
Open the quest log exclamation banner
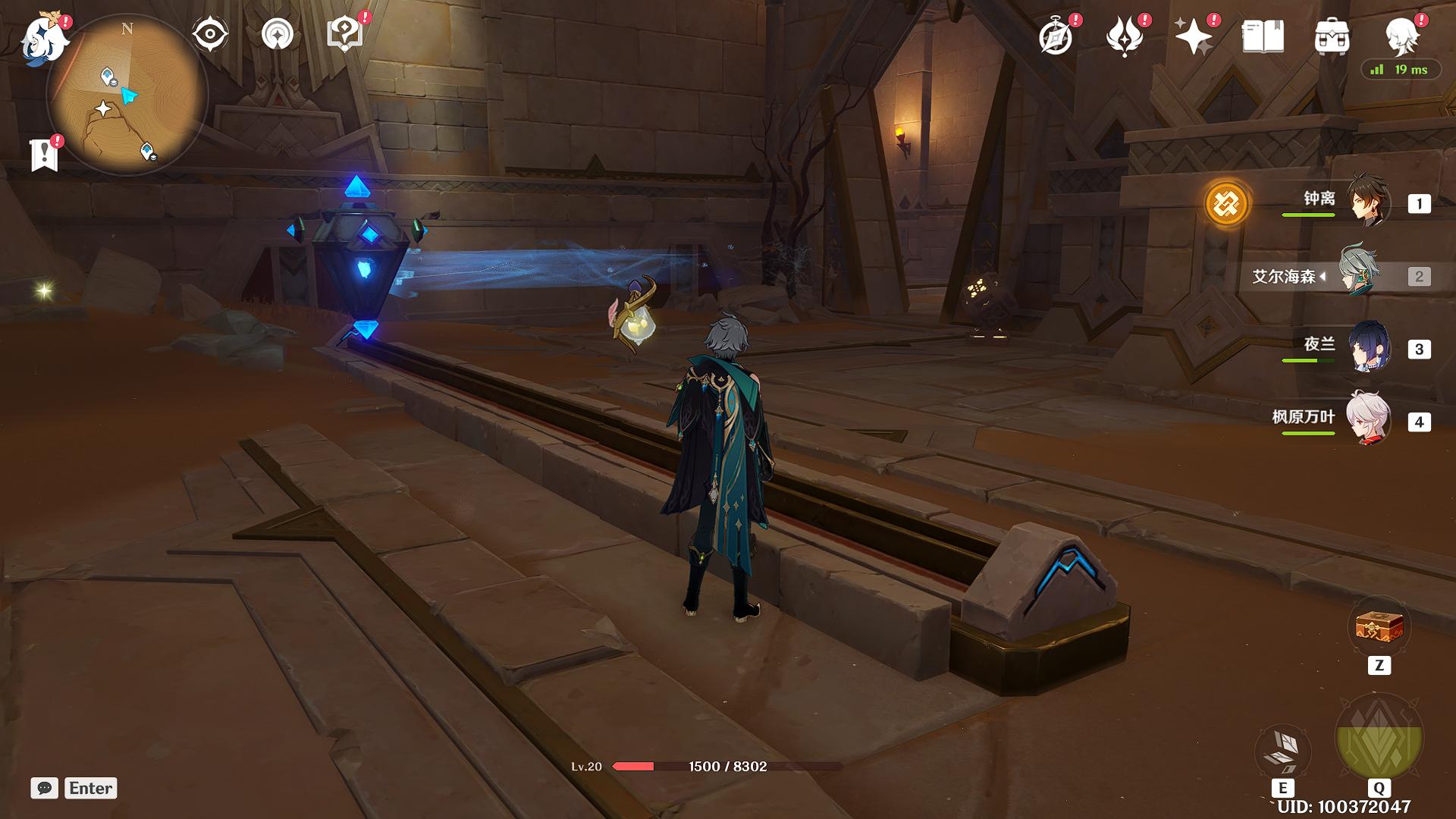(45, 154)
